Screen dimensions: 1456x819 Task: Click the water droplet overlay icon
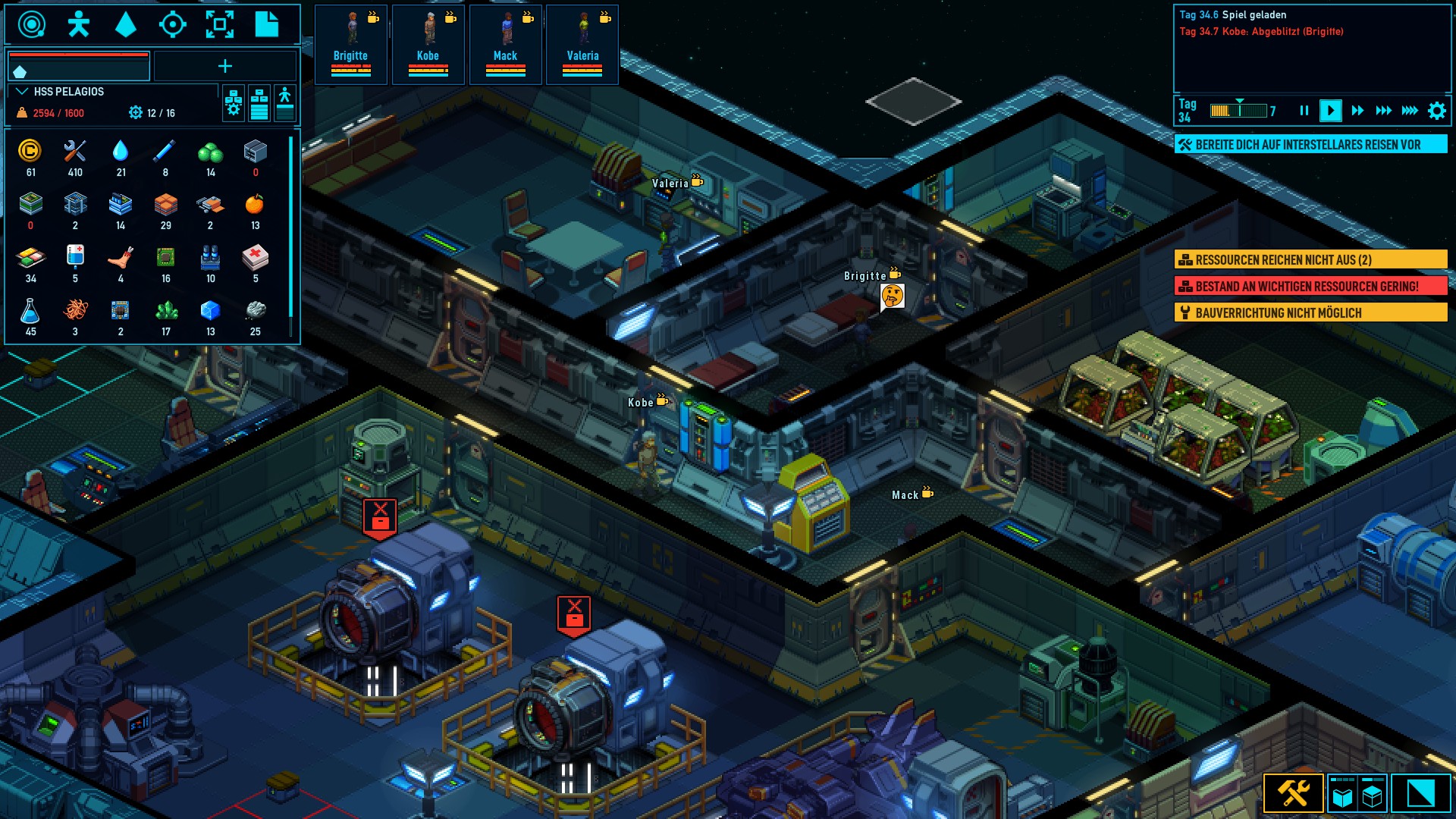point(125,24)
